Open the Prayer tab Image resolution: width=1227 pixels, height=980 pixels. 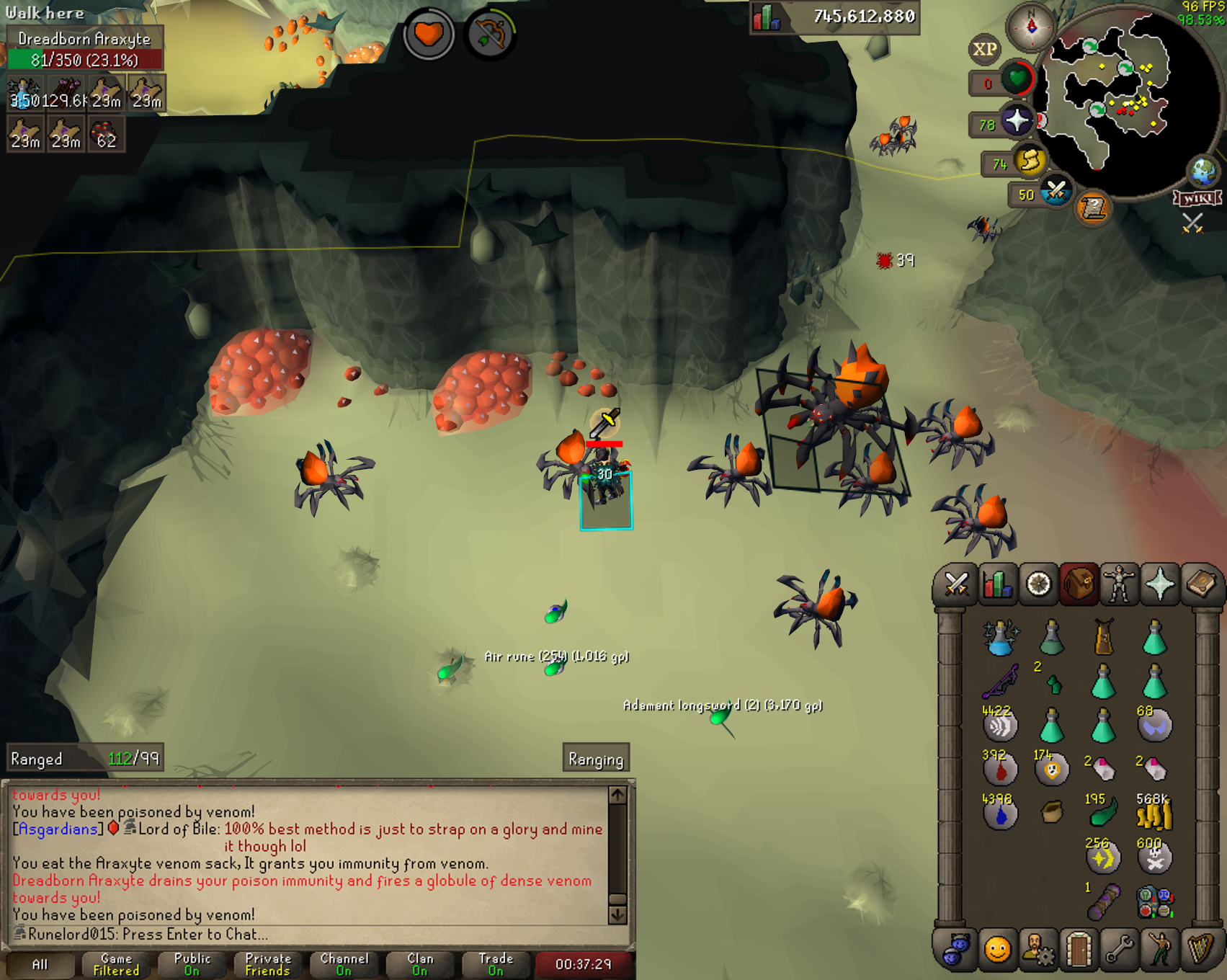[1159, 584]
